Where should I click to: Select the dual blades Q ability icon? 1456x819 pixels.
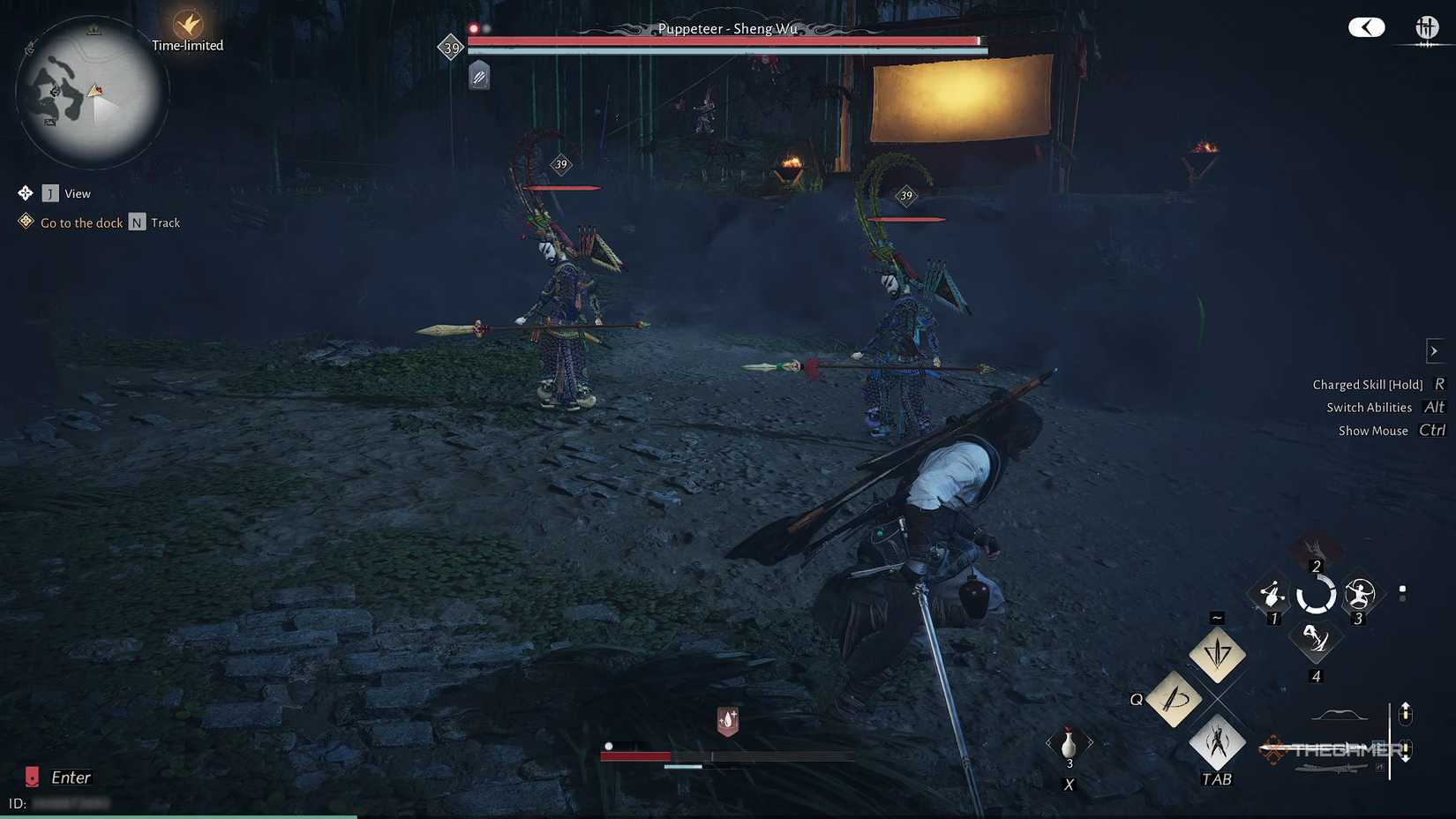[x=1175, y=699]
